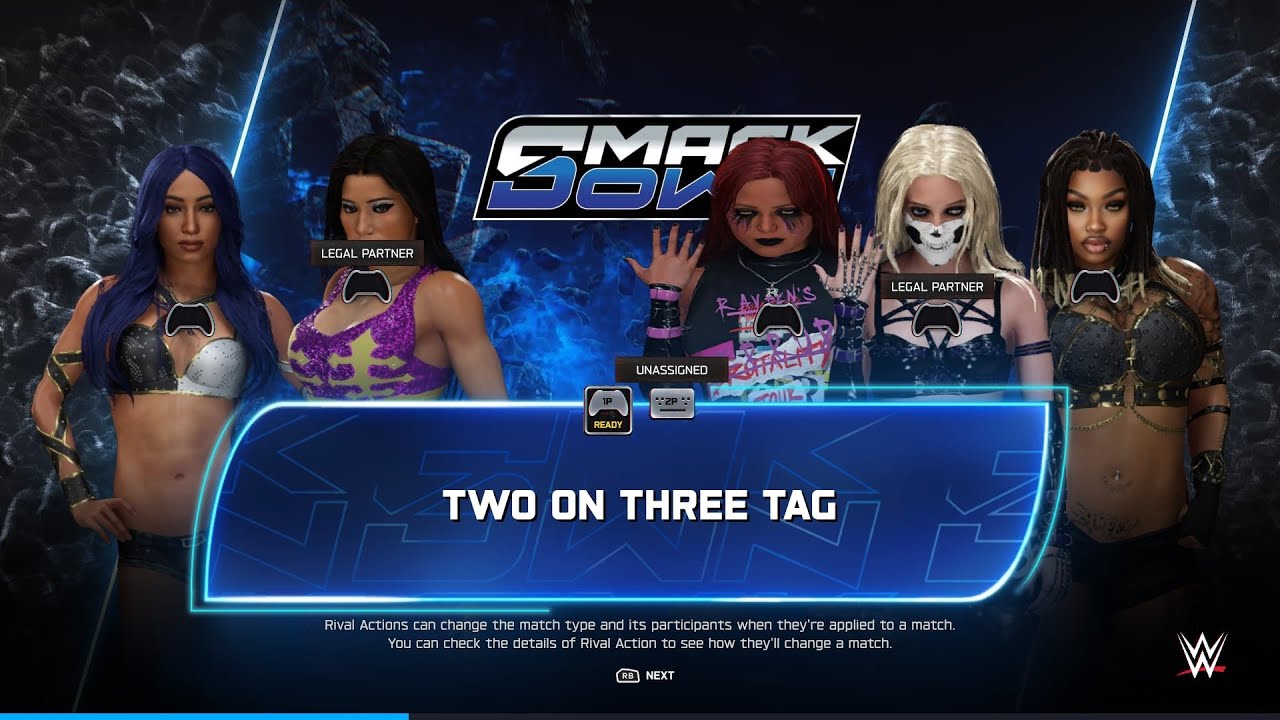1280x720 pixels.
Task: Click the Two on Three Tag banner
Action: click(x=640, y=505)
